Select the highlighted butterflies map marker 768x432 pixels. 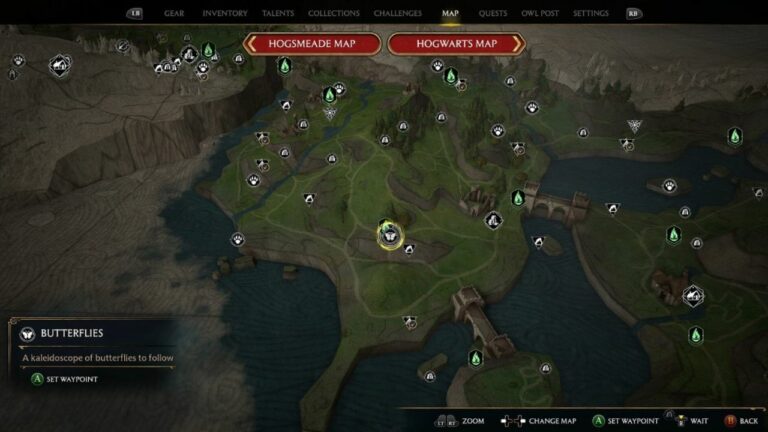pos(389,235)
